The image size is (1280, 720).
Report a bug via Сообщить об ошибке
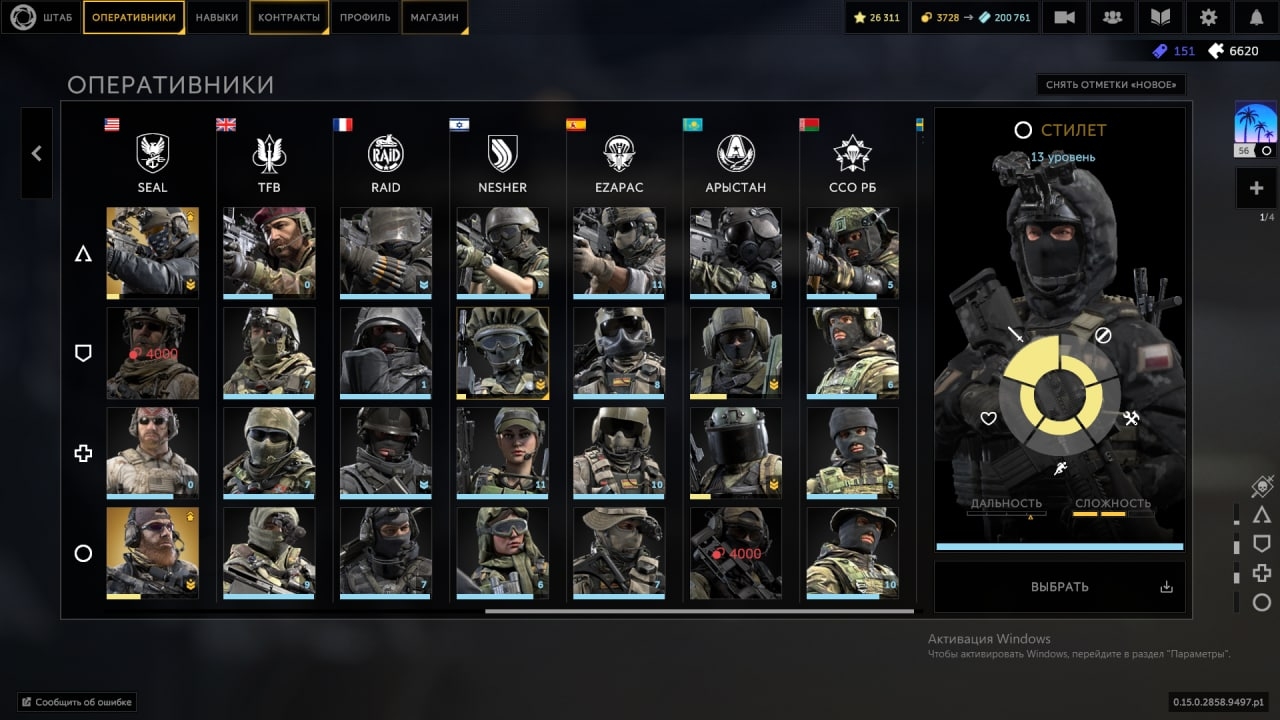point(77,702)
